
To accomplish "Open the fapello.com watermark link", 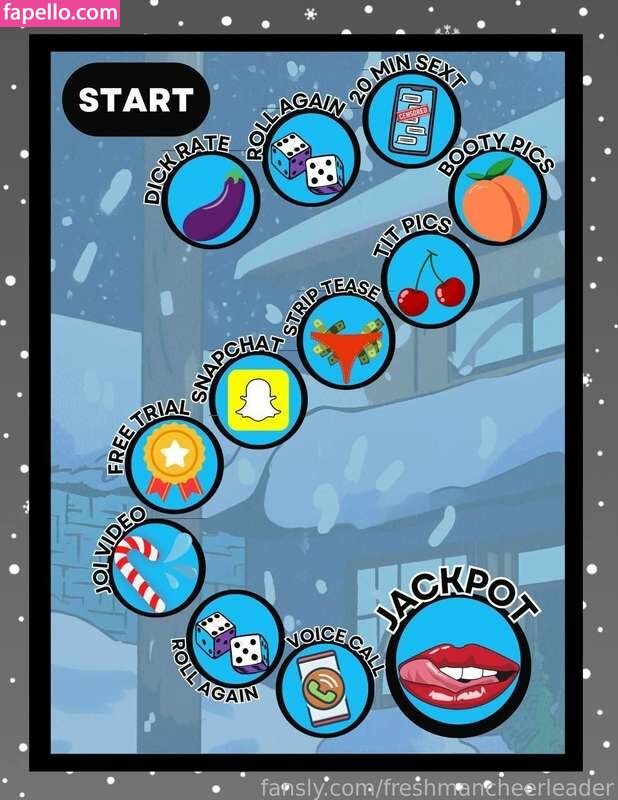I will point(60,13).
